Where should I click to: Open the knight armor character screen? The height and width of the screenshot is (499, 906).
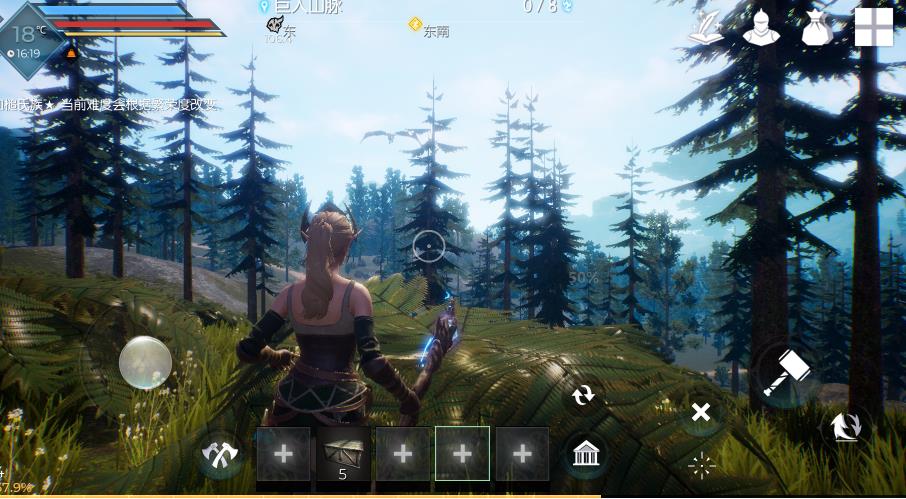click(761, 27)
